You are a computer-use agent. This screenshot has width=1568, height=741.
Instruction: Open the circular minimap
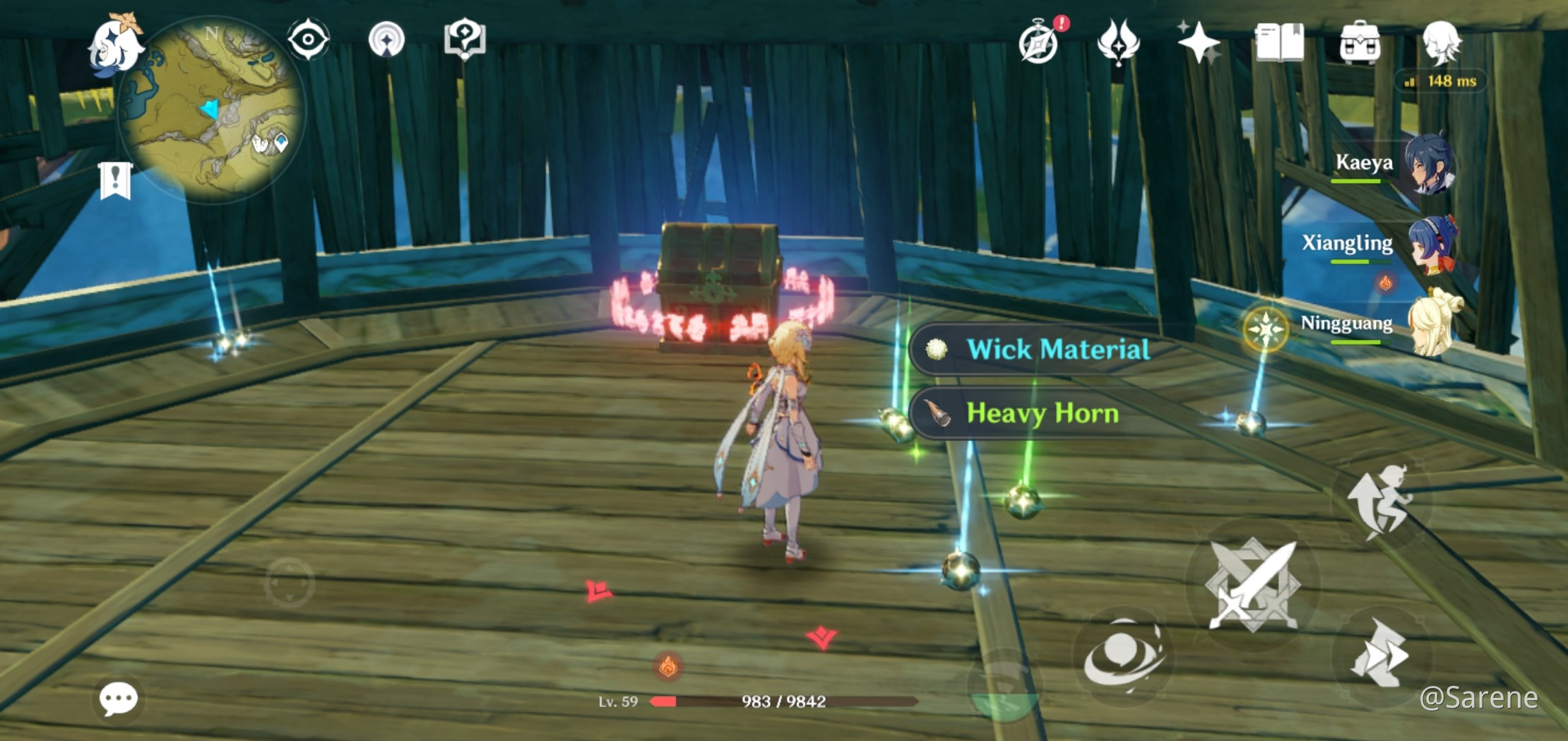click(212, 109)
